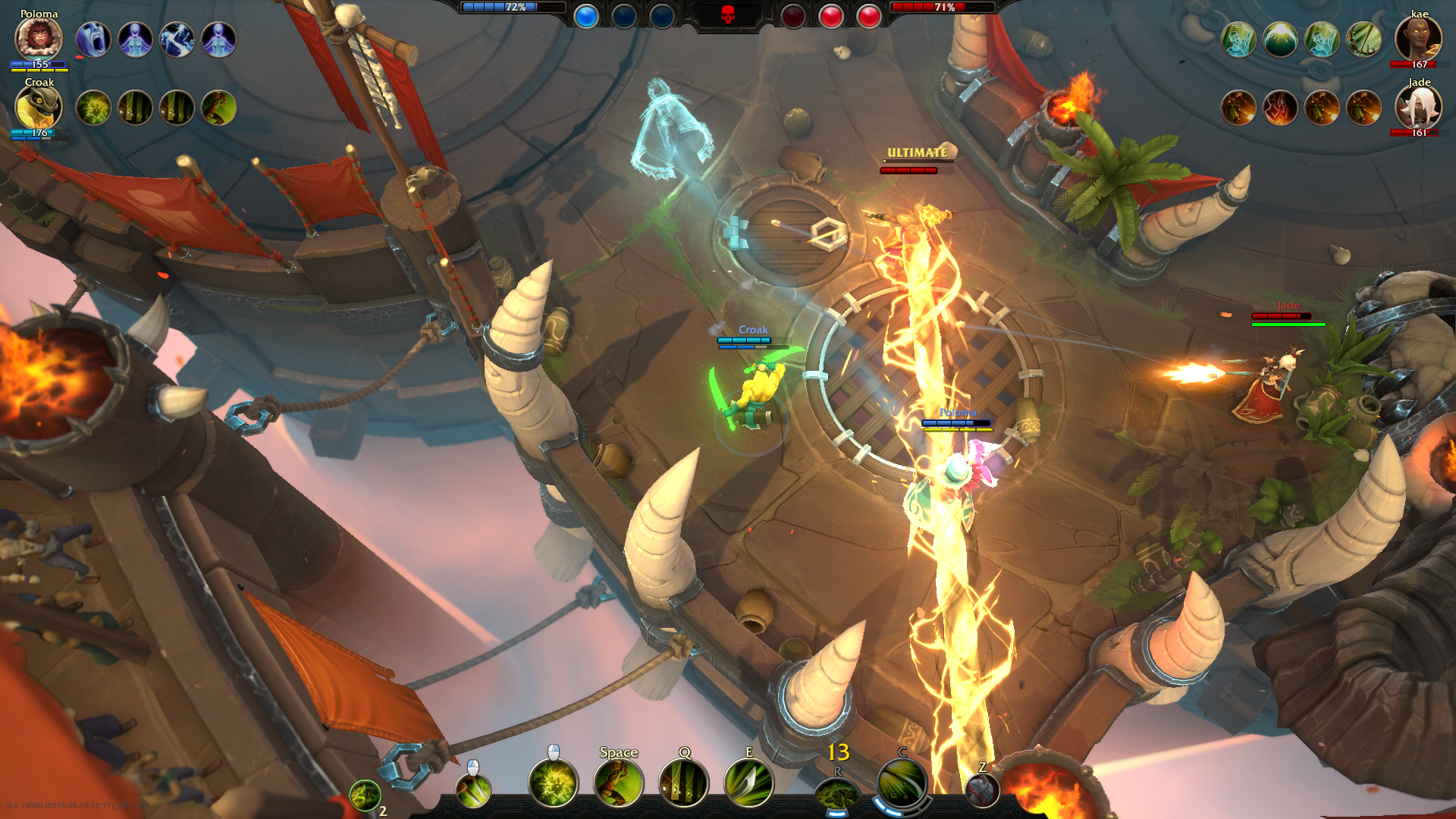The height and width of the screenshot is (819, 1456).
Task: Select Poloma's portrait at top left
Action: pos(38,38)
